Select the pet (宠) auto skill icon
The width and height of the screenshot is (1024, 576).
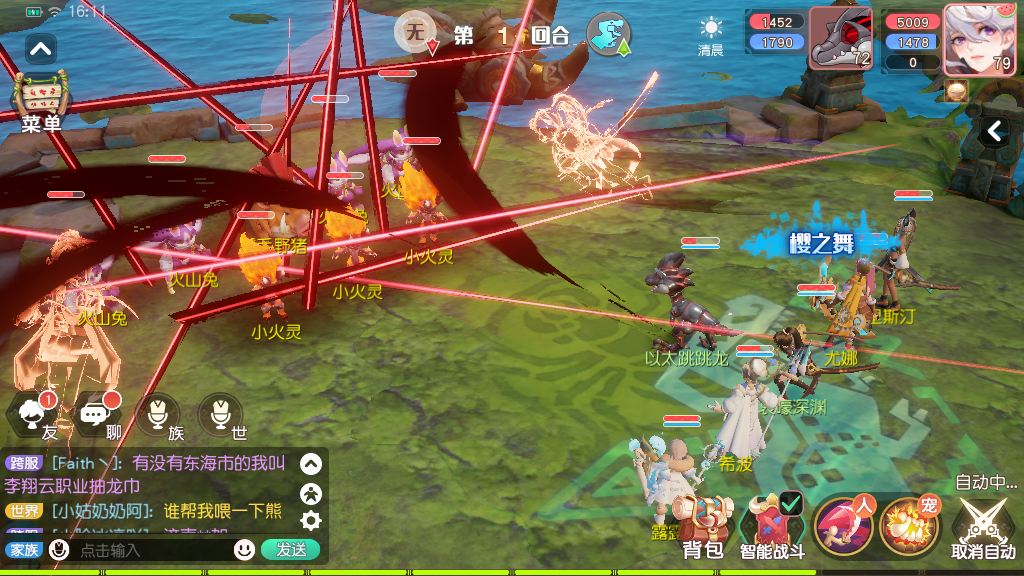click(909, 525)
